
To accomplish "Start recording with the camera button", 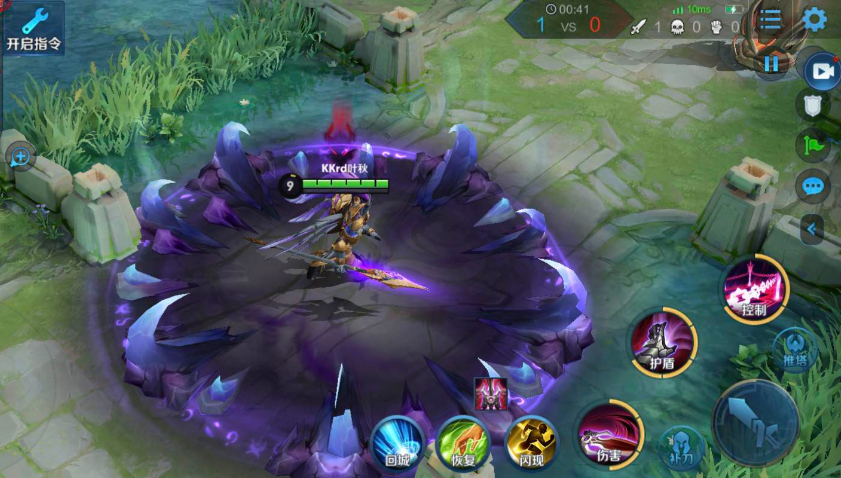I will (822, 71).
